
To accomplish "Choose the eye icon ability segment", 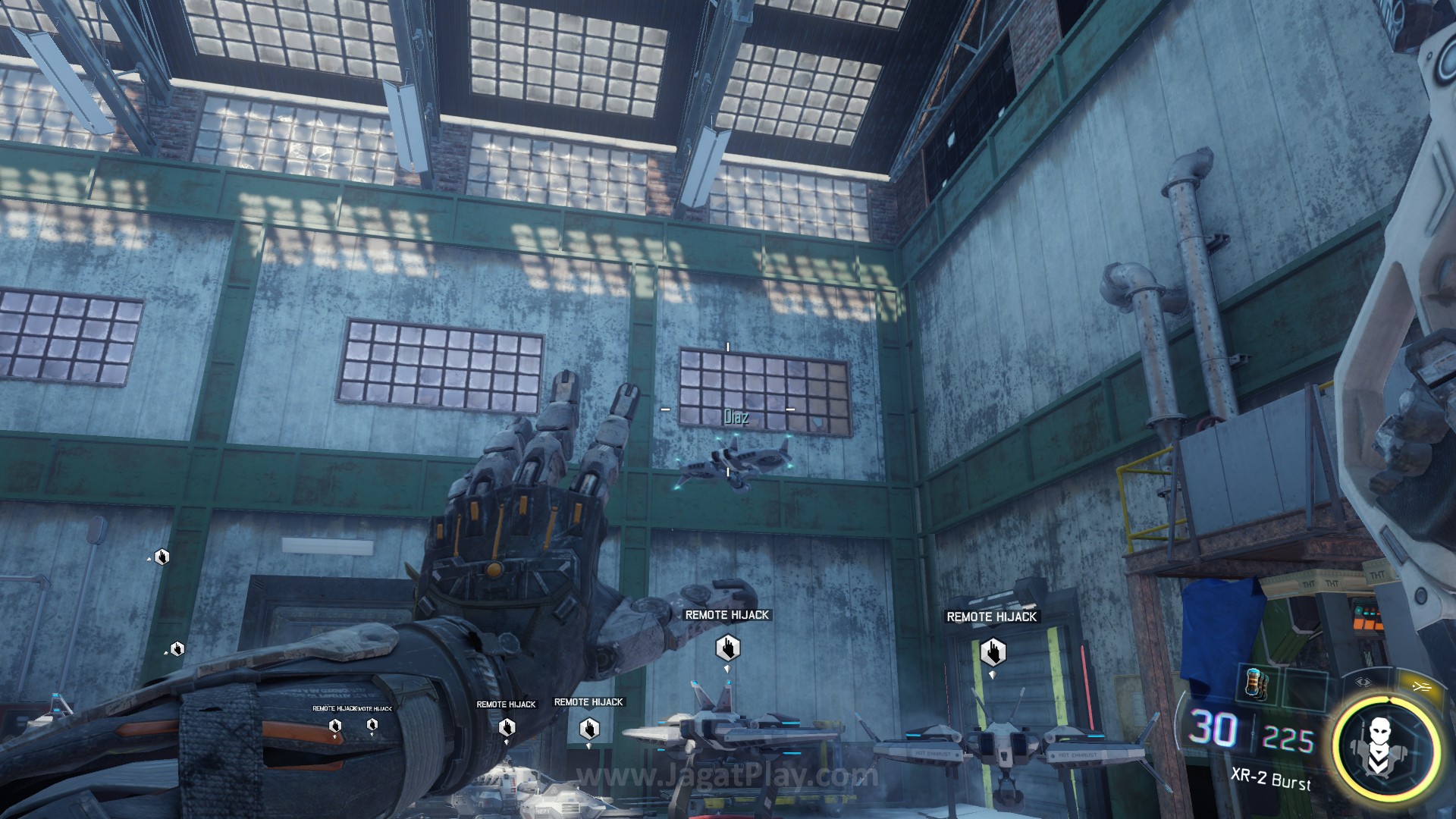I will pos(1363,682).
